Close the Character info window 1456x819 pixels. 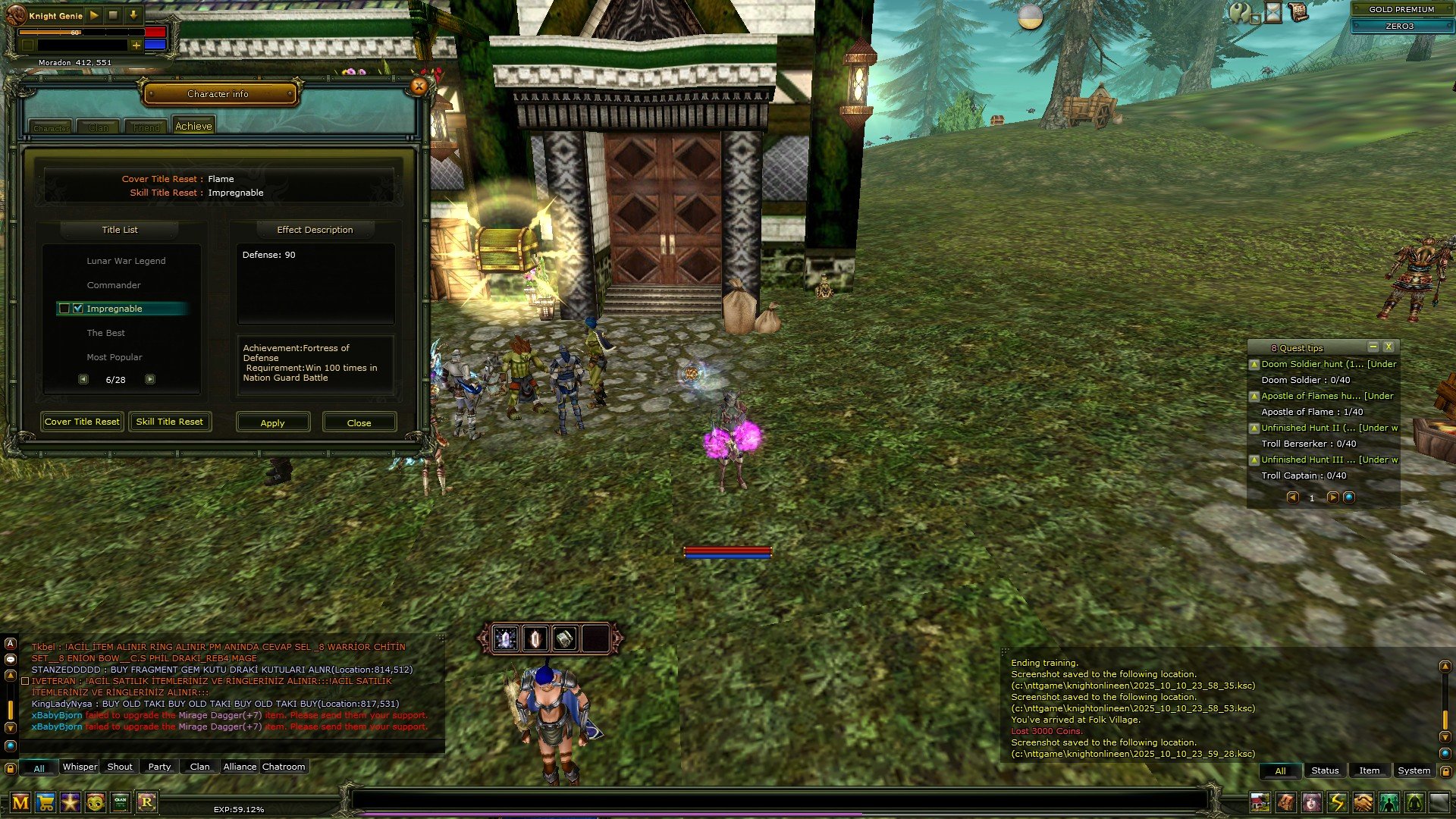[419, 86]
